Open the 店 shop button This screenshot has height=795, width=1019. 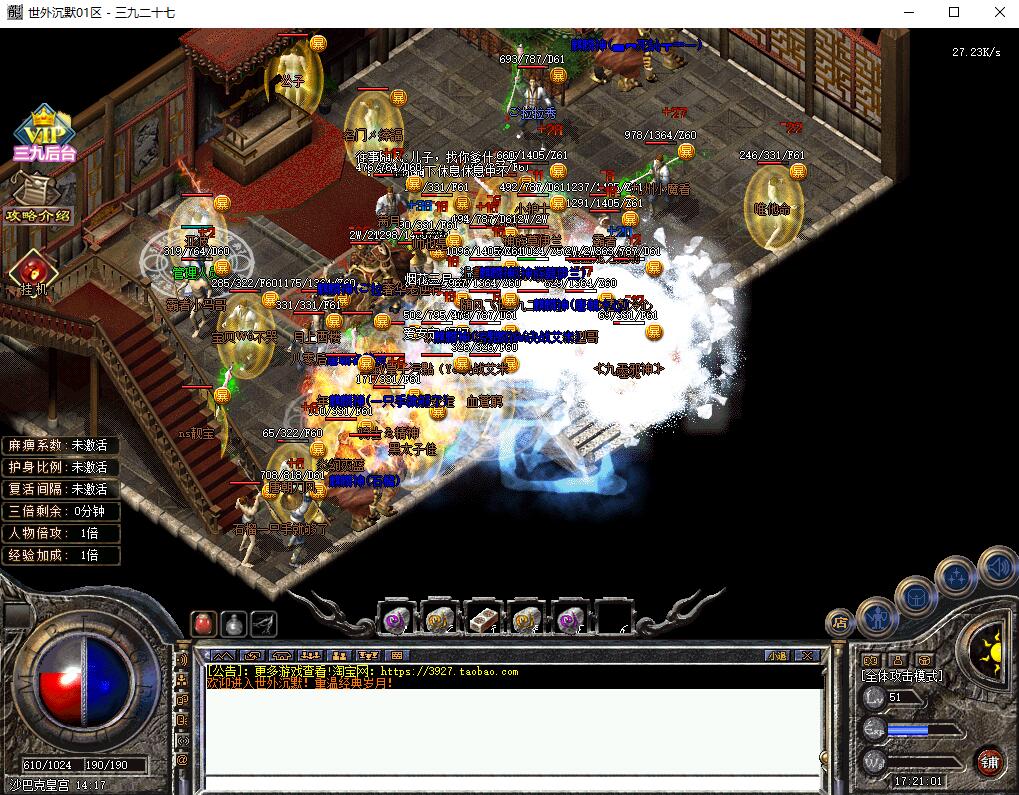pyautogui.click(x=840, y=623)
